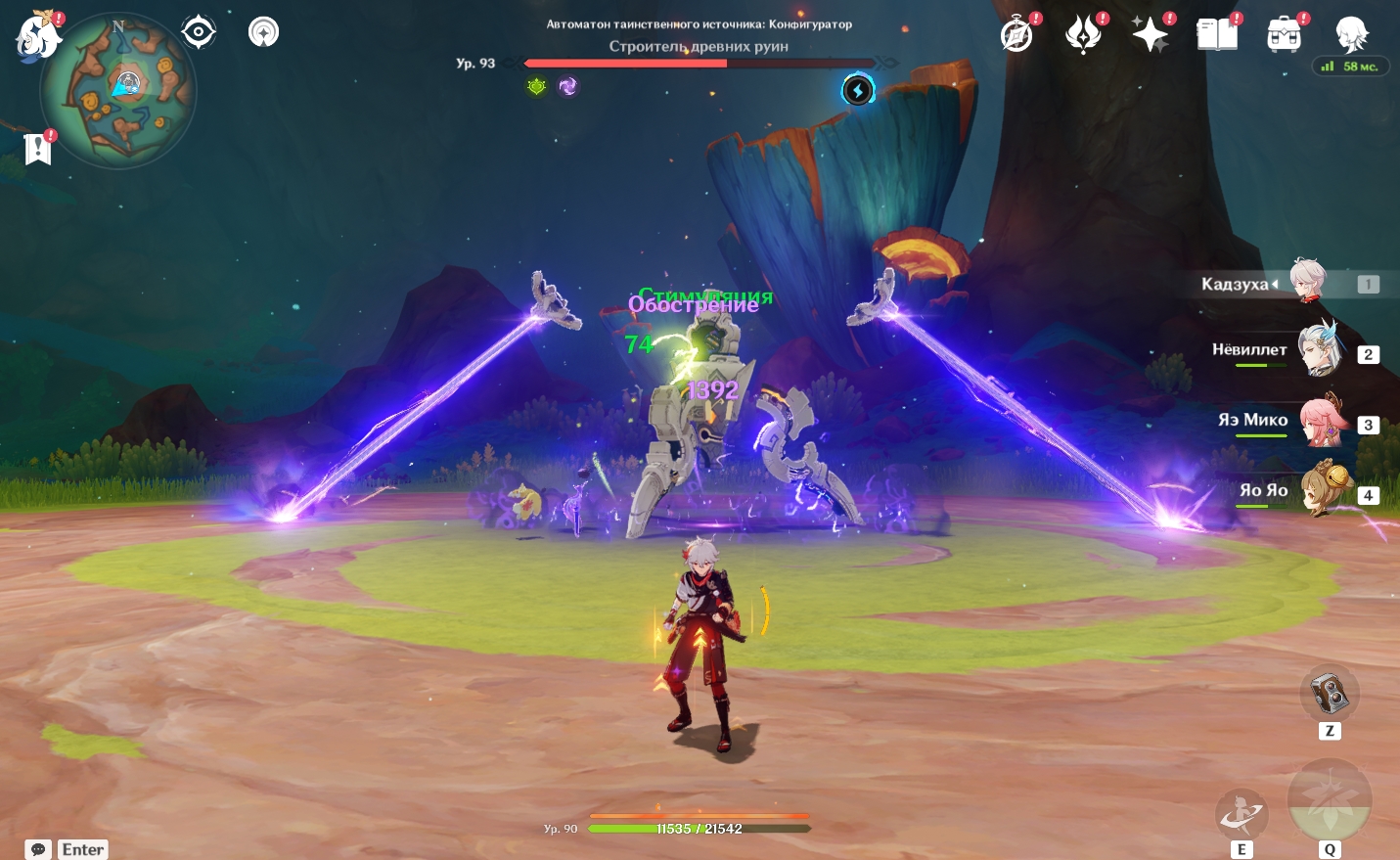Open the Paimon menu

coord(39,37)
